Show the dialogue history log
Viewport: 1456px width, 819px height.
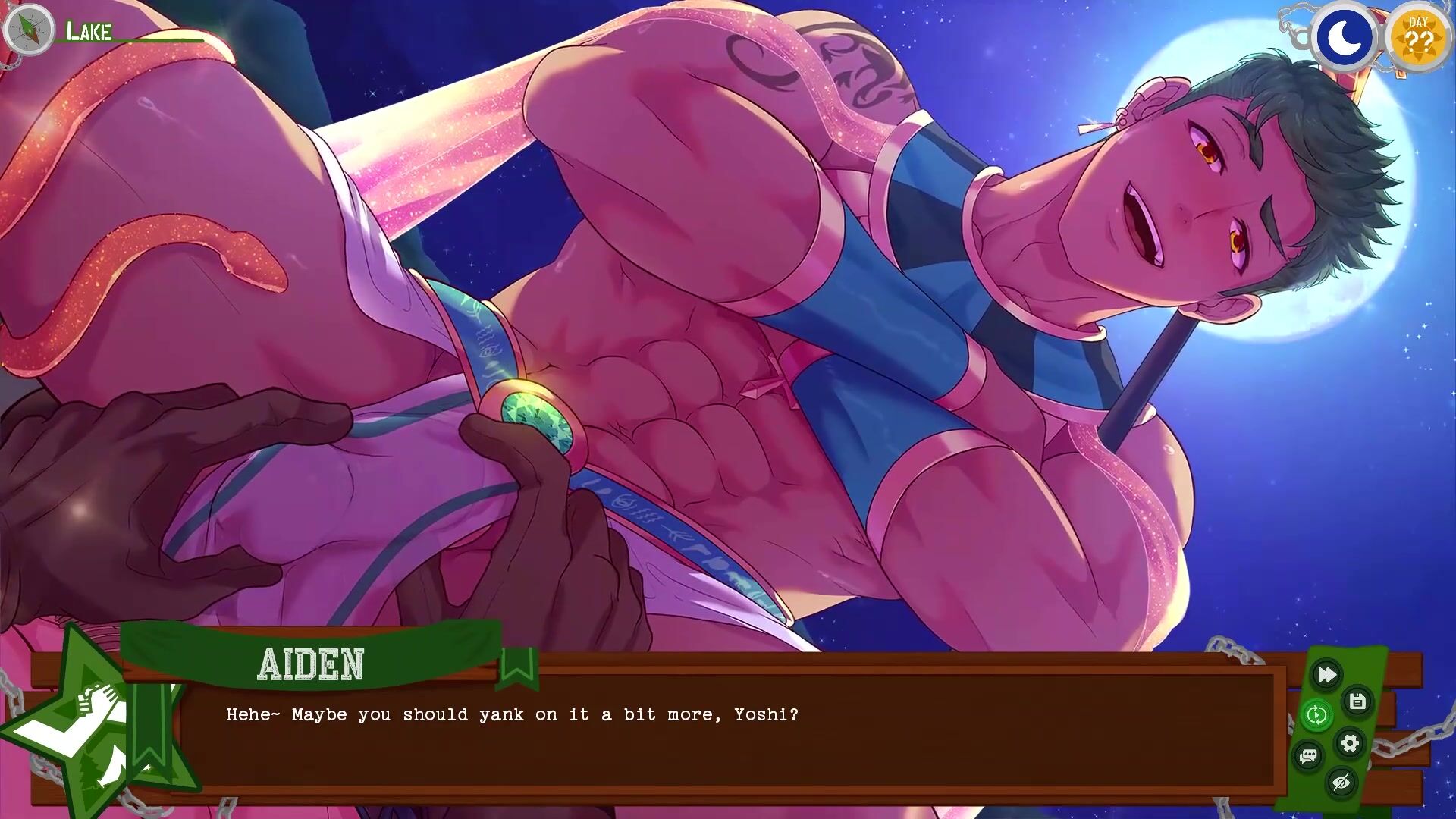(x=1308, y=756)
